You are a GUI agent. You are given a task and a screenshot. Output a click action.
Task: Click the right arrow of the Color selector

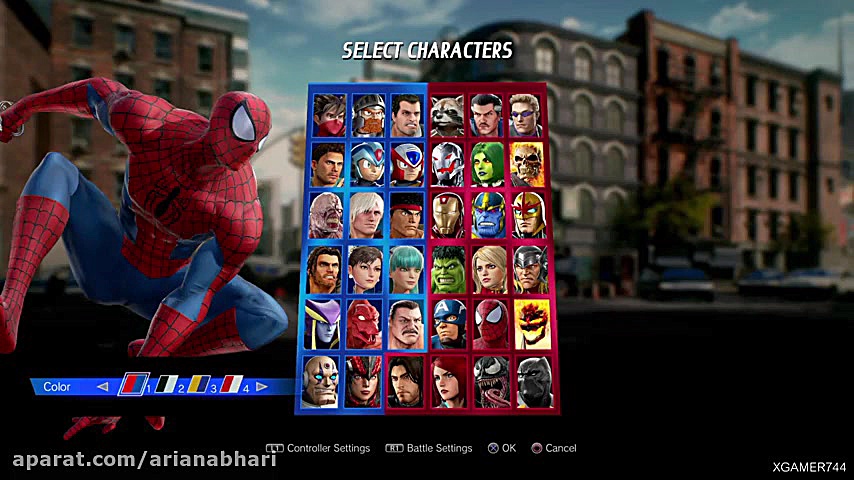pos(262,386)
